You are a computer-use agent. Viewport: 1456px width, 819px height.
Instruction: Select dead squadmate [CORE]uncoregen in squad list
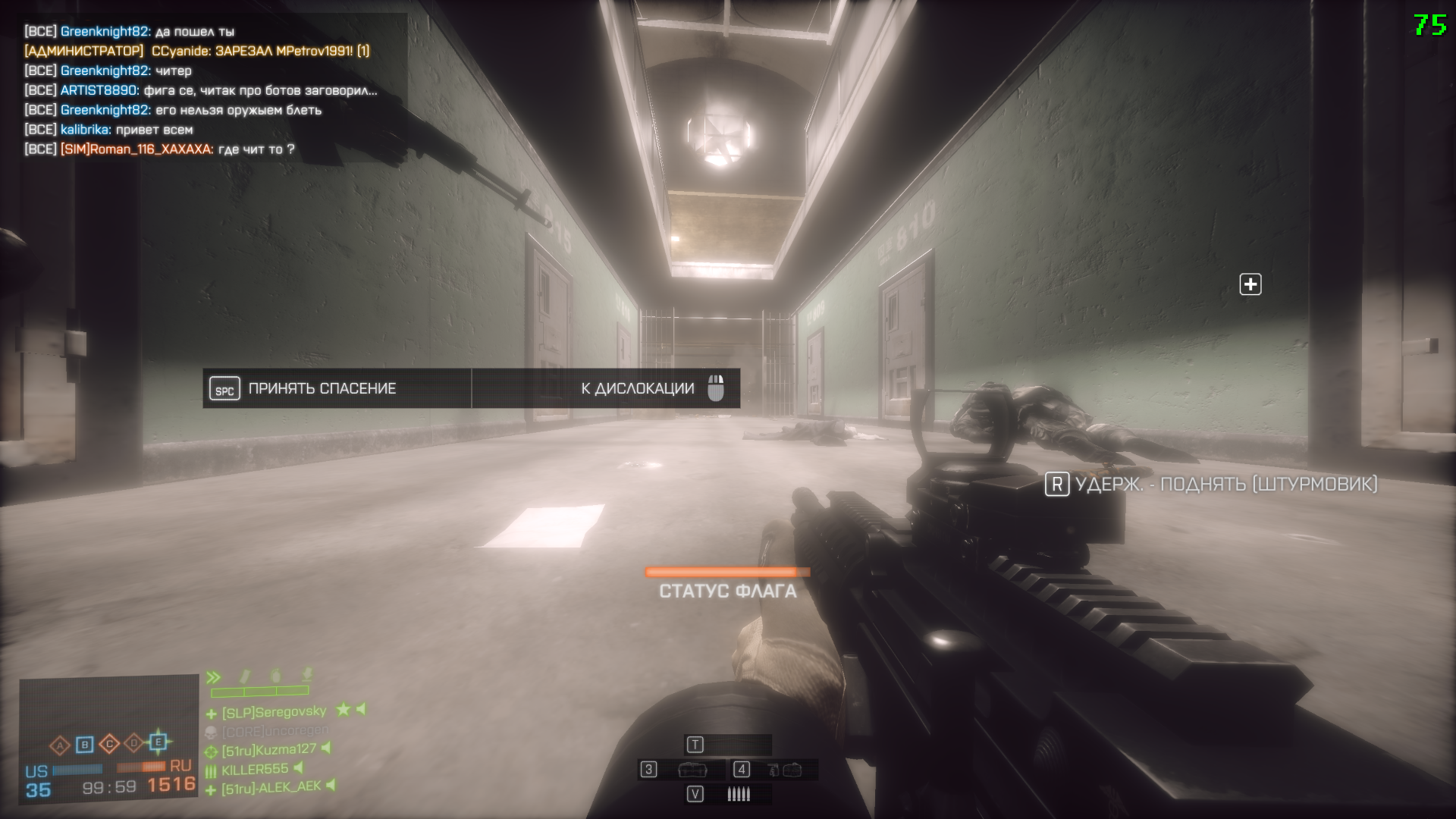[275, 731]
